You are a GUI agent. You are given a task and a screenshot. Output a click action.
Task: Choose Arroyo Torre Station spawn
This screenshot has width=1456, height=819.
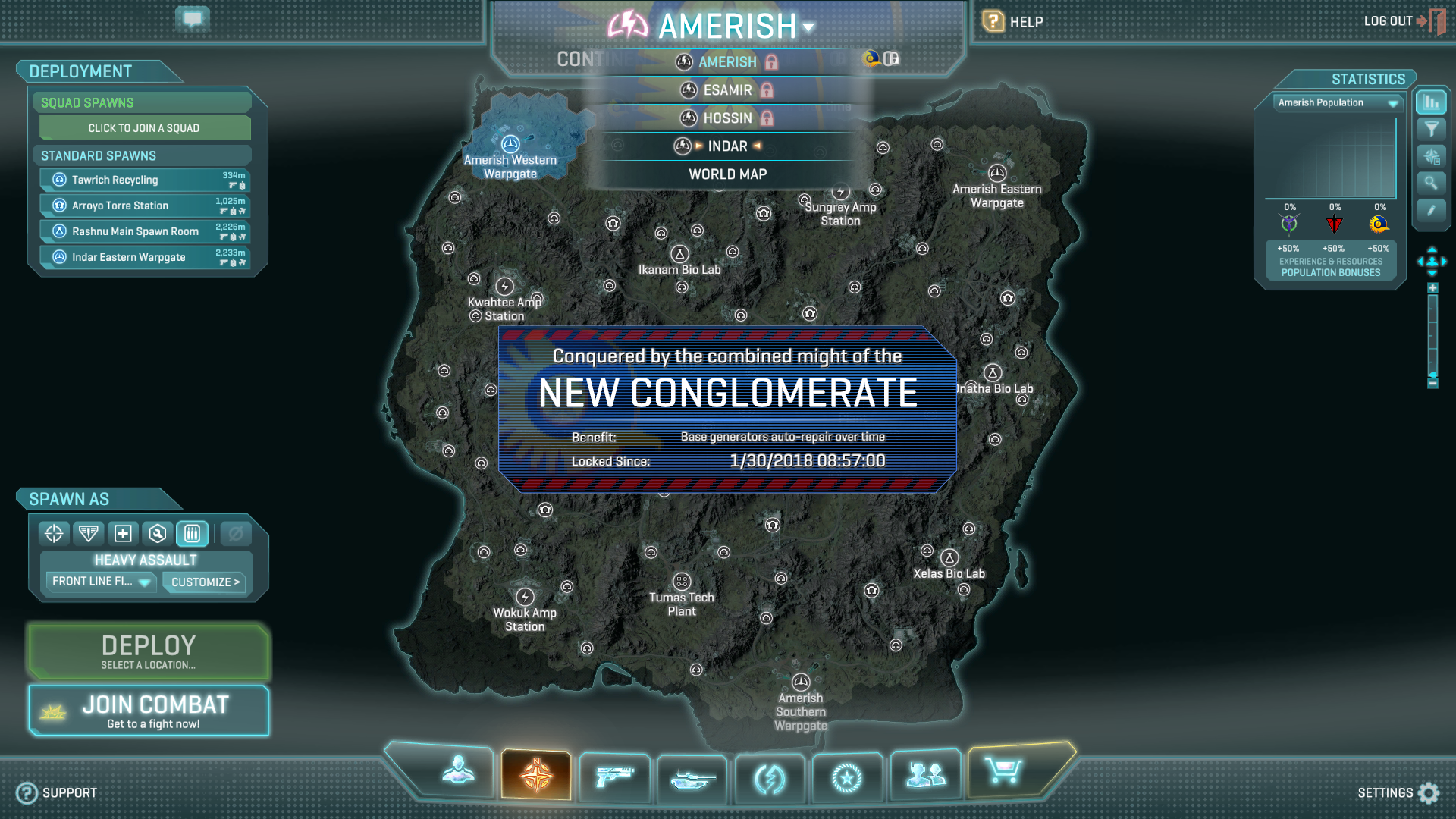tap(144, 206)
